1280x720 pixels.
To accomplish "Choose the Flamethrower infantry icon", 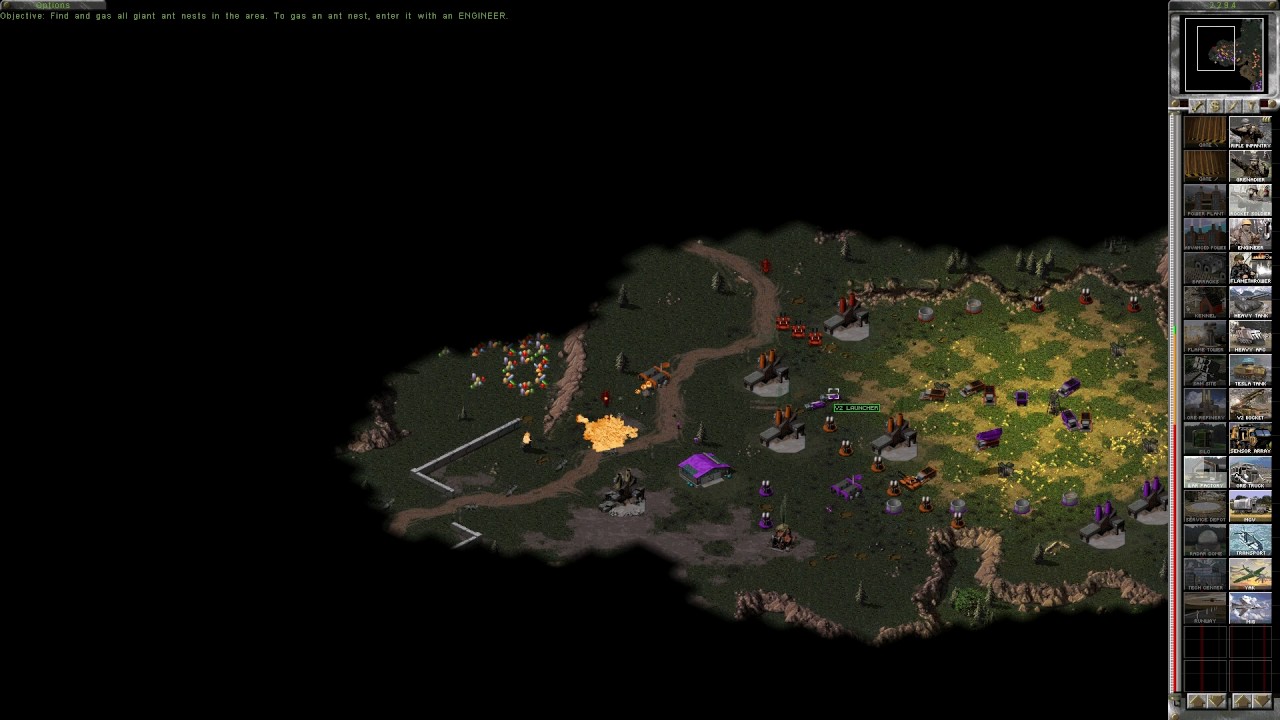I will coord(1250,268).
